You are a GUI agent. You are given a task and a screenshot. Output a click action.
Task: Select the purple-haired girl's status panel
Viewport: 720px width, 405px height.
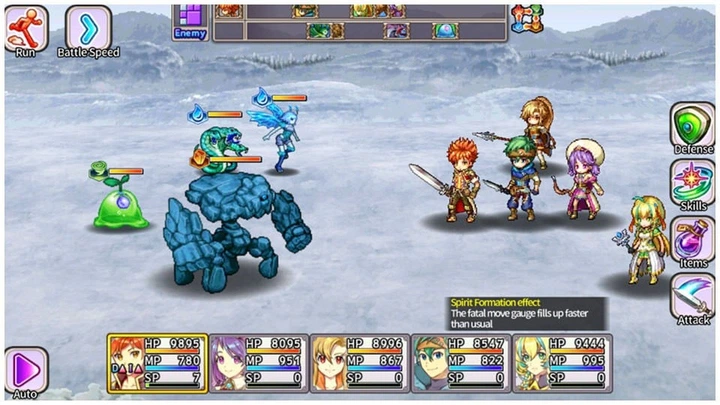point(259,360)
